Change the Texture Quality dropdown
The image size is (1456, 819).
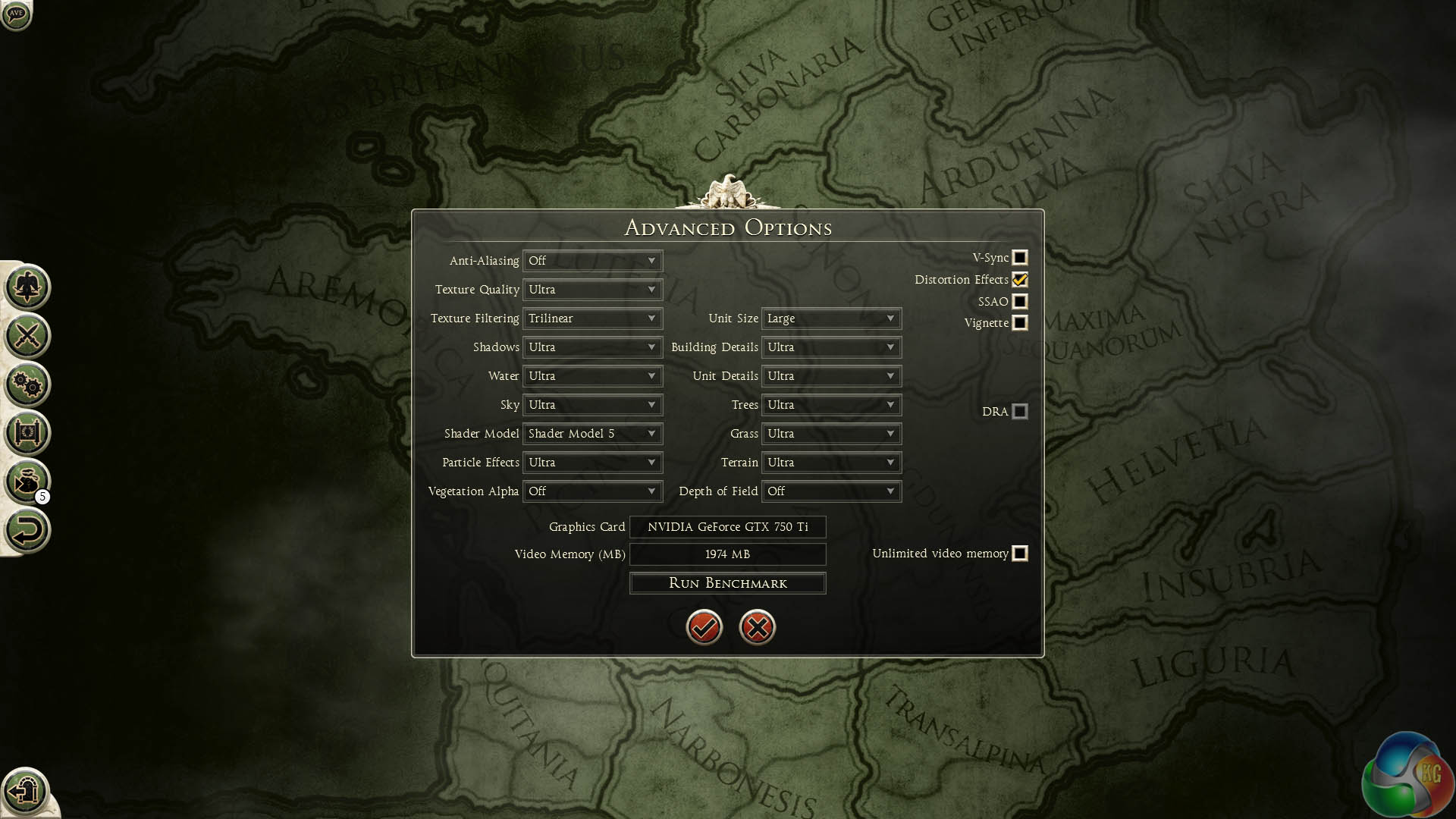(x=592, y=290)
